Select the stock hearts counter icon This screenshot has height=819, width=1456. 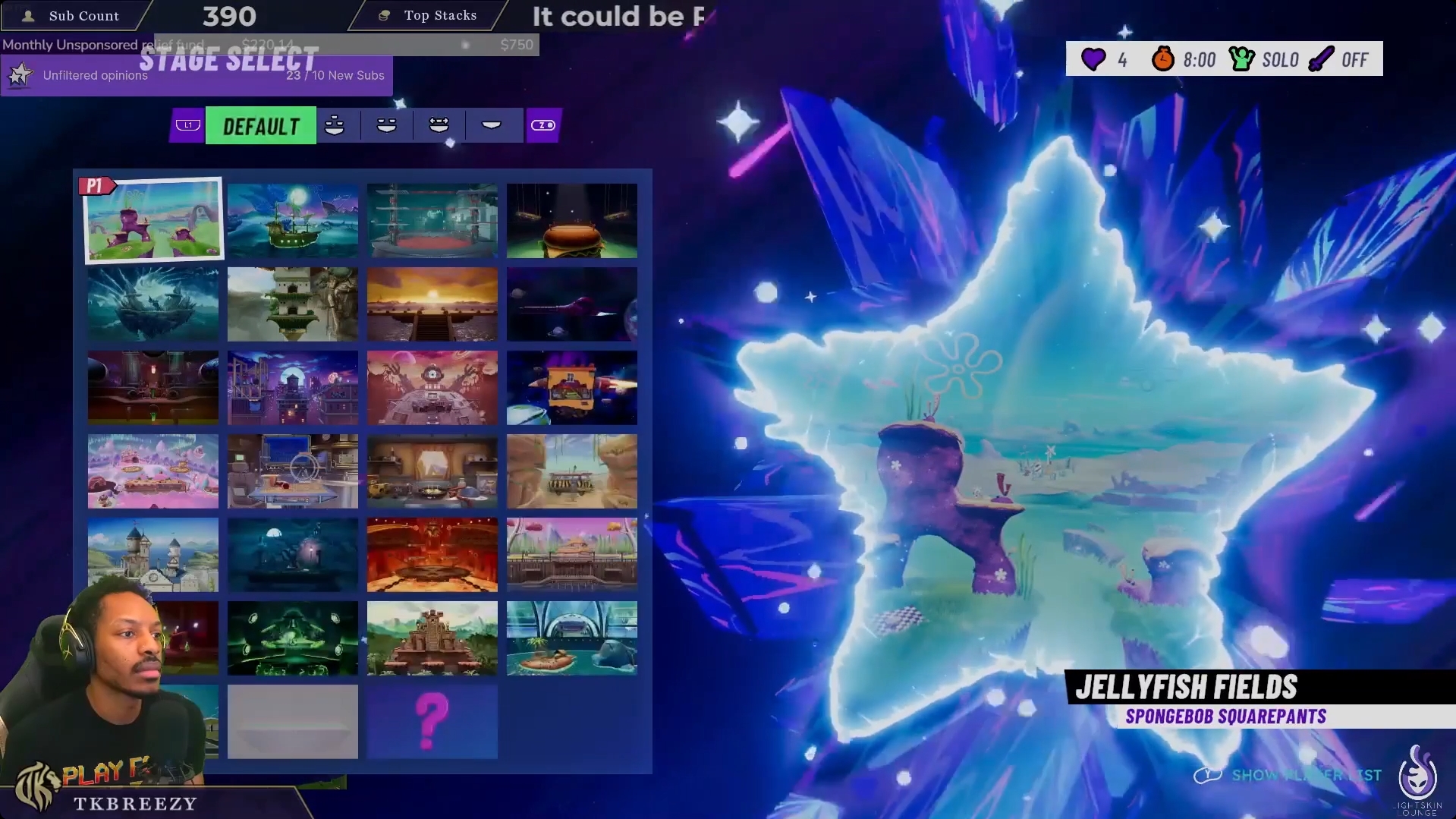pos(1093,59)
